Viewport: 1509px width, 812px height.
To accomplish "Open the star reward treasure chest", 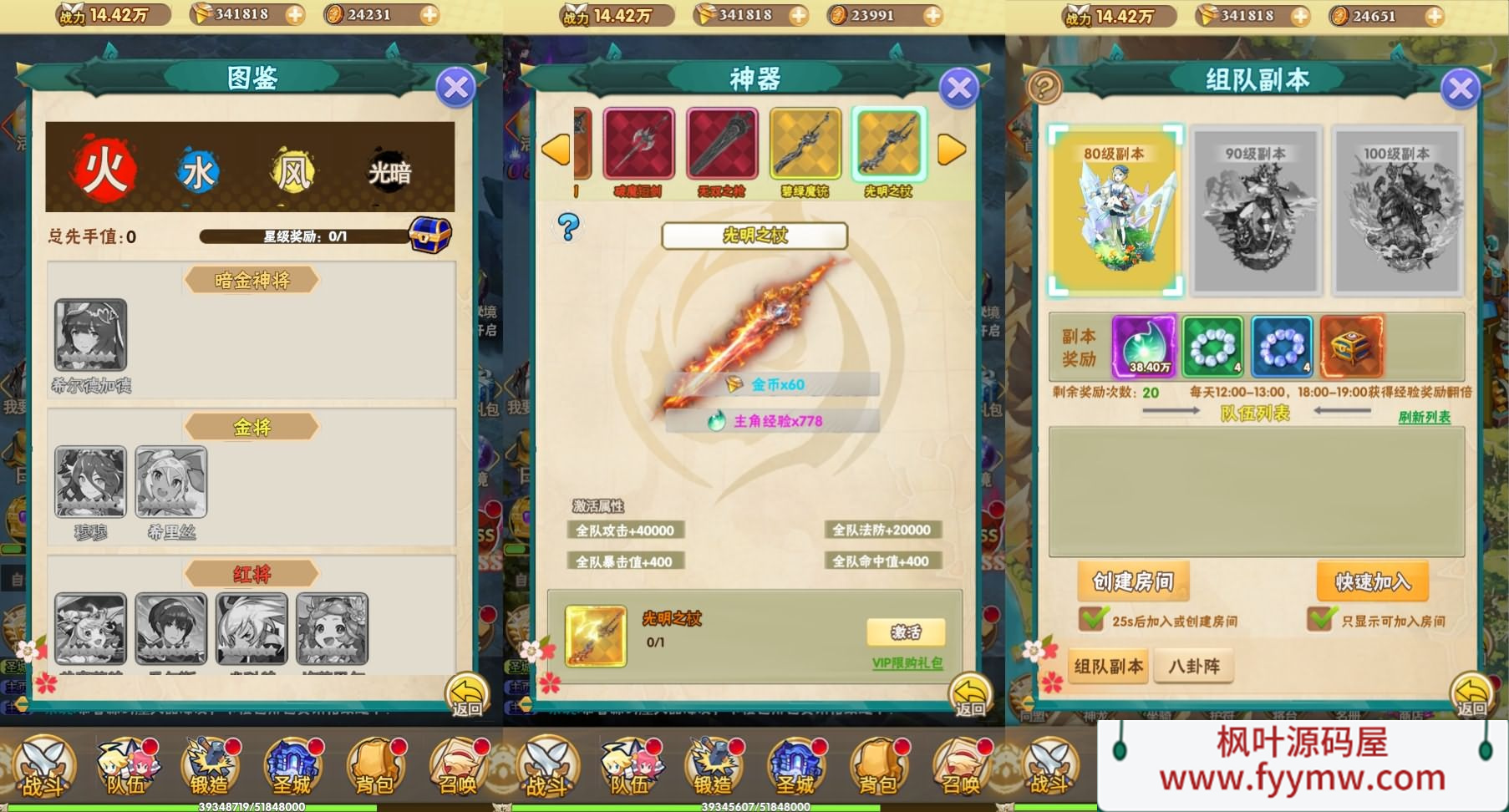I will [430, 235].
